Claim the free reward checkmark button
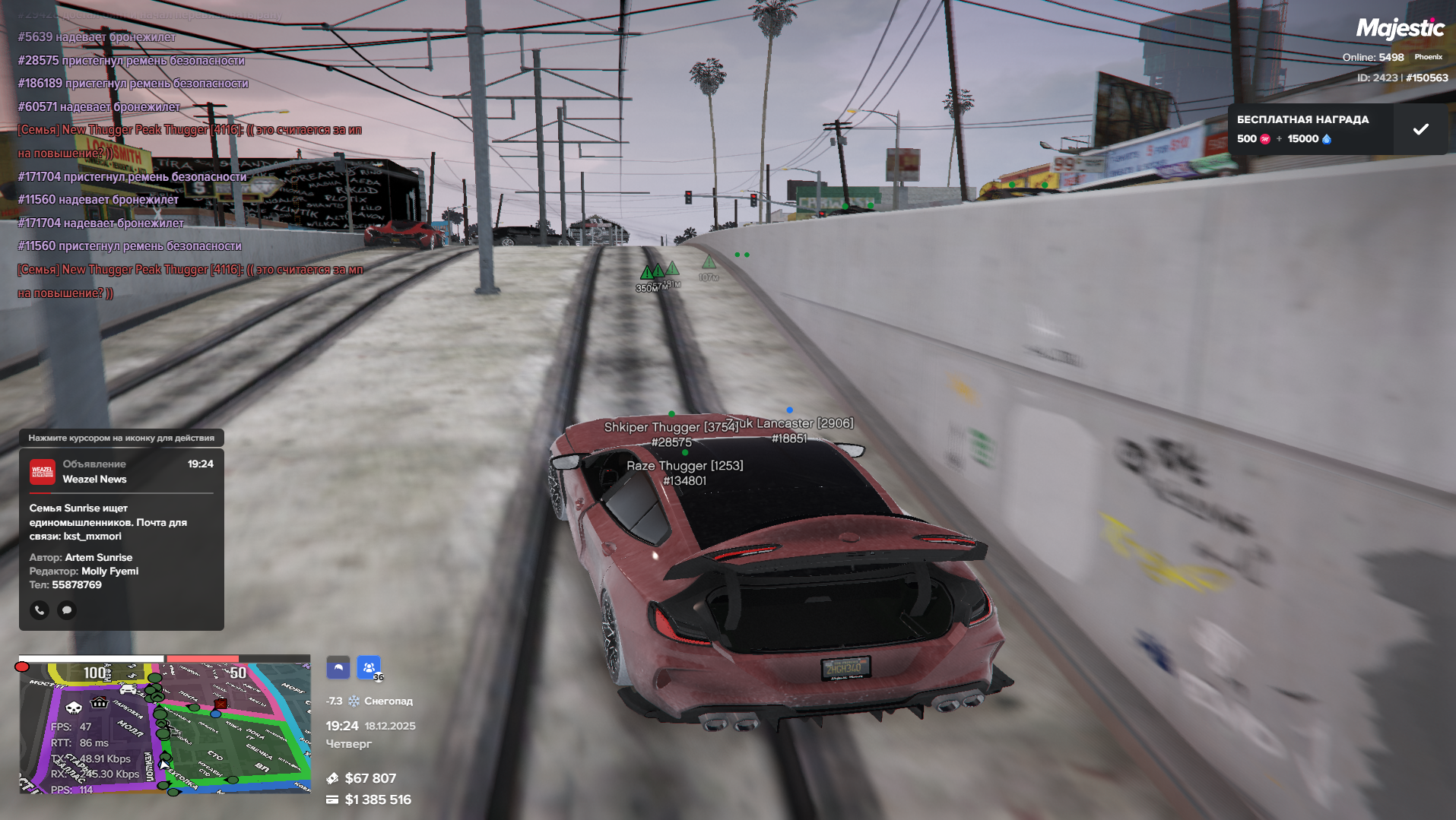 click(x=1420, y=129)
